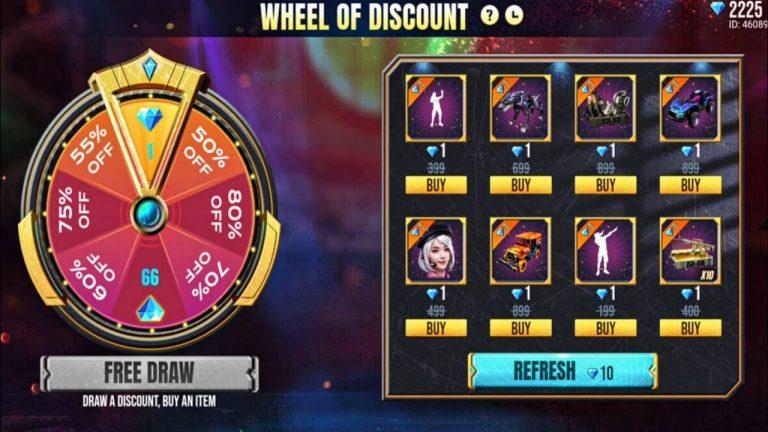Viewport: 768px width, 432px height.
Task: Select the robot panther thumbnail
Action: (520, 106)
